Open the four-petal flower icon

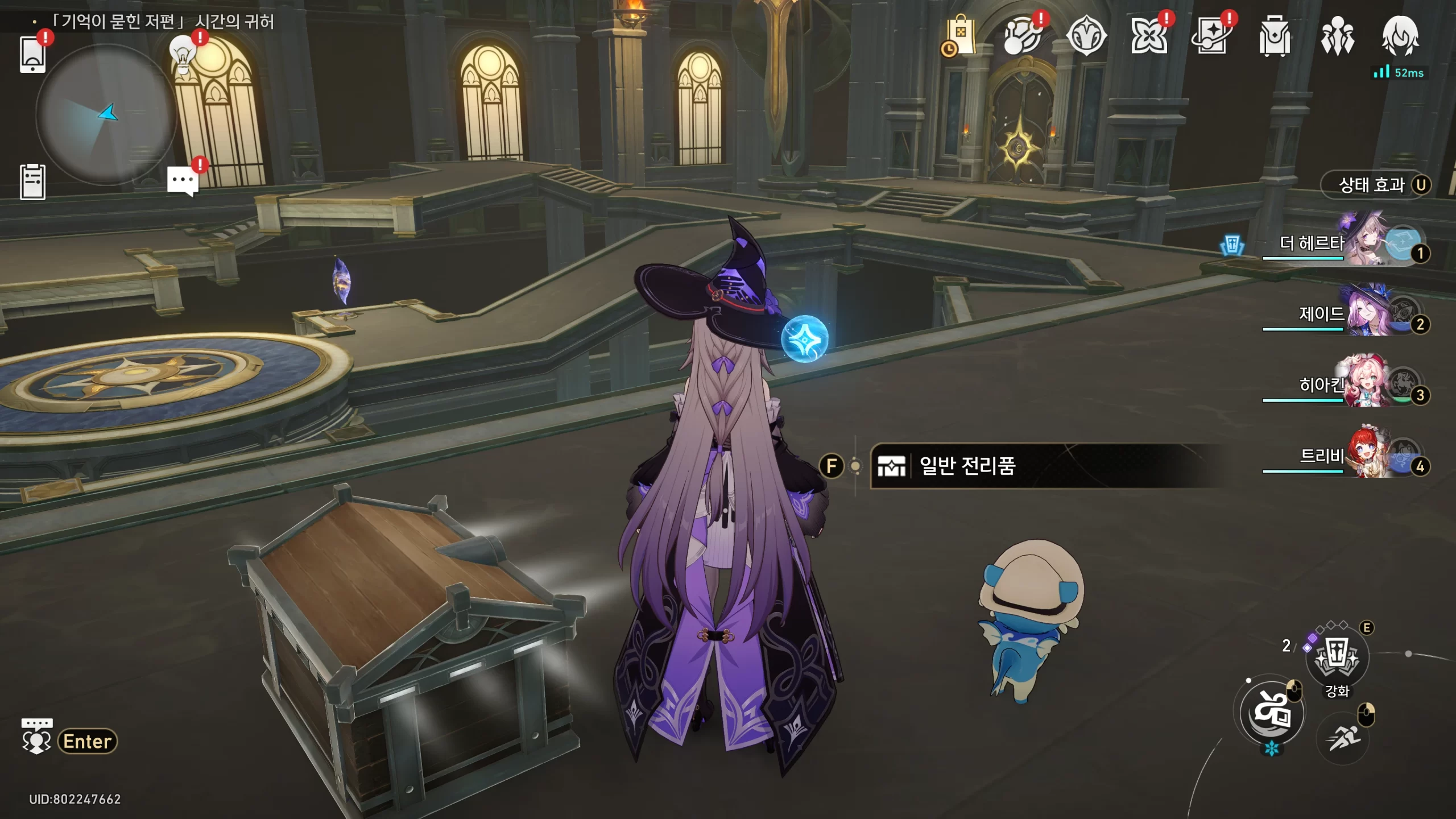click(x=1148, y=36)
